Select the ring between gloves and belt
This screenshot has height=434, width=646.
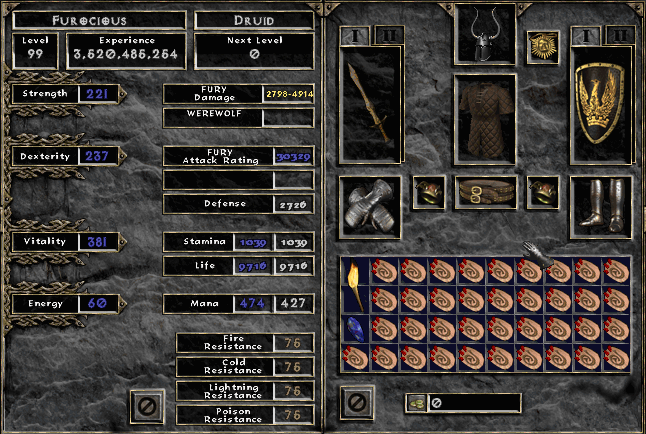point(429,191)
